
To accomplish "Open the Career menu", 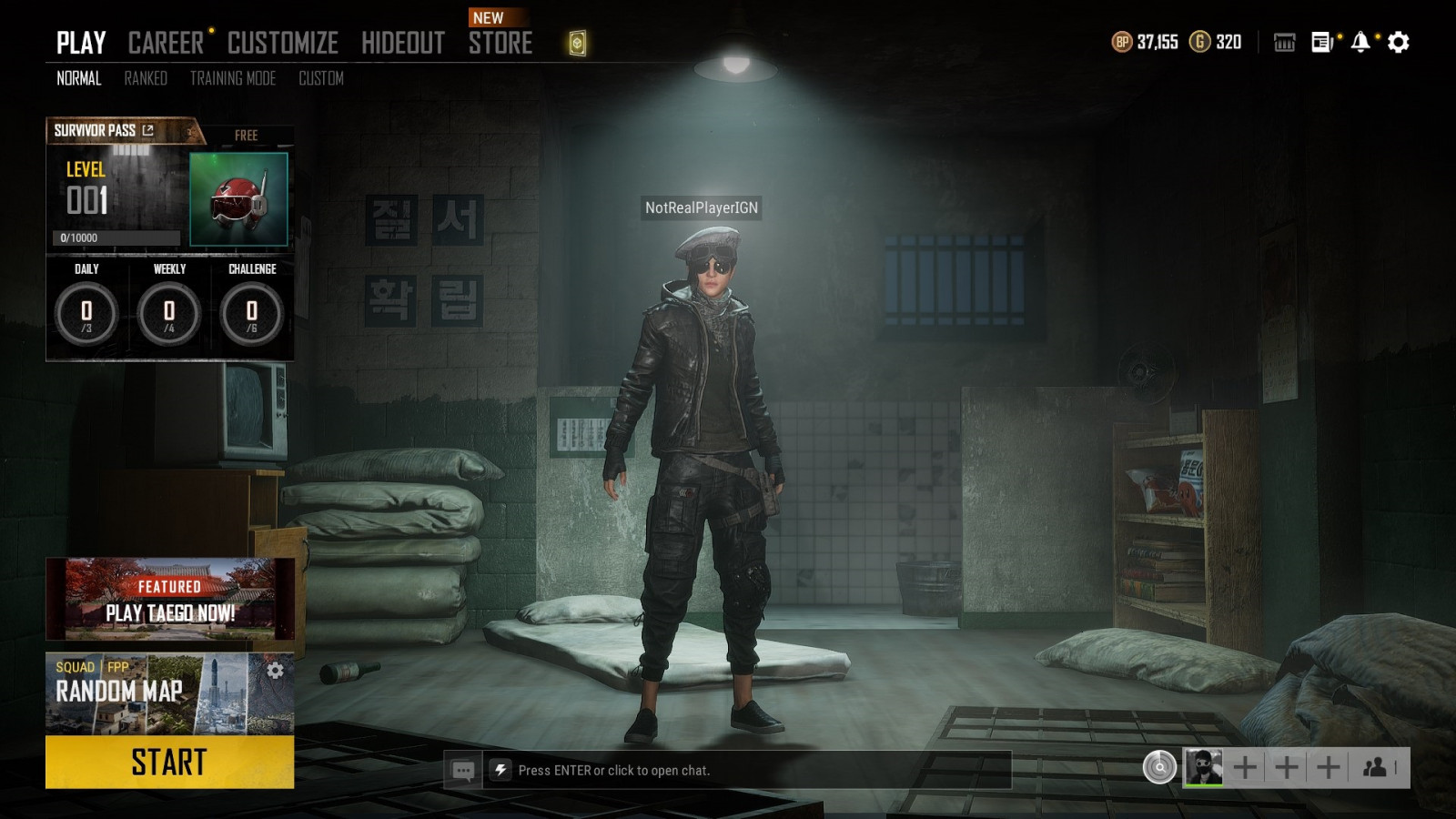I will [166, 43].
